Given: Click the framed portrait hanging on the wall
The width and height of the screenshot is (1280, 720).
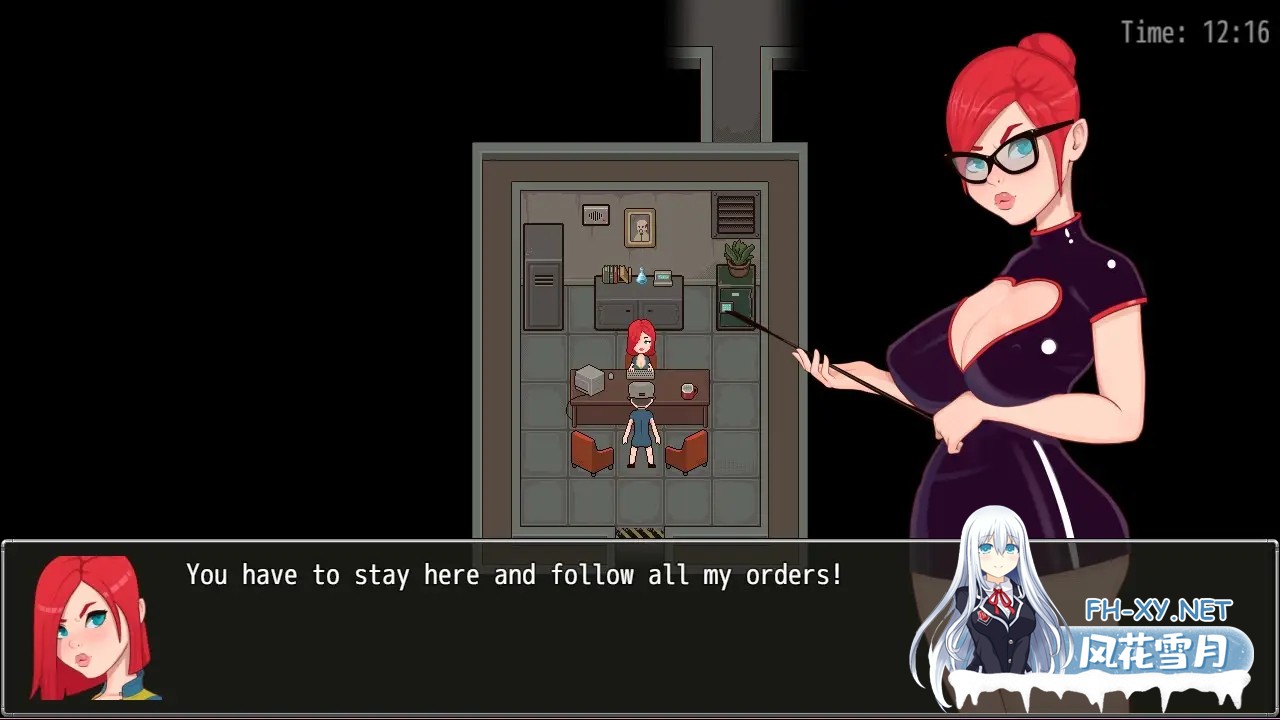Looking at the screenshot, I should point(640,226).
